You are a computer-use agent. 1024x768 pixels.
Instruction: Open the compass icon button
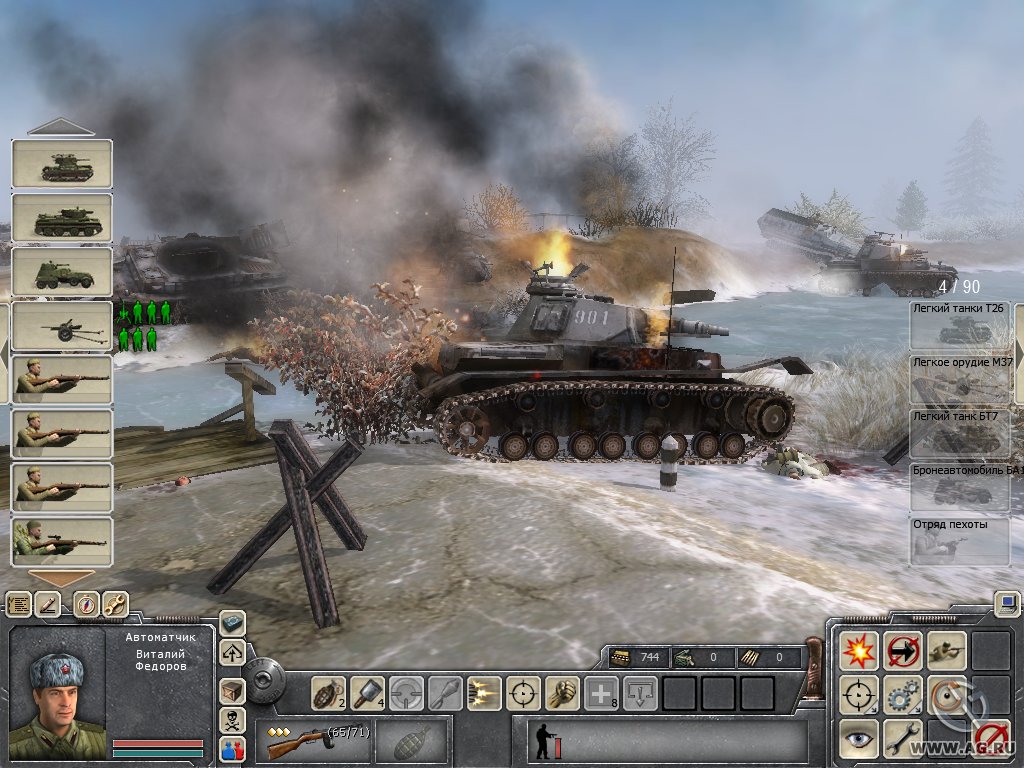pyautogui.click(x=86, y=604)
